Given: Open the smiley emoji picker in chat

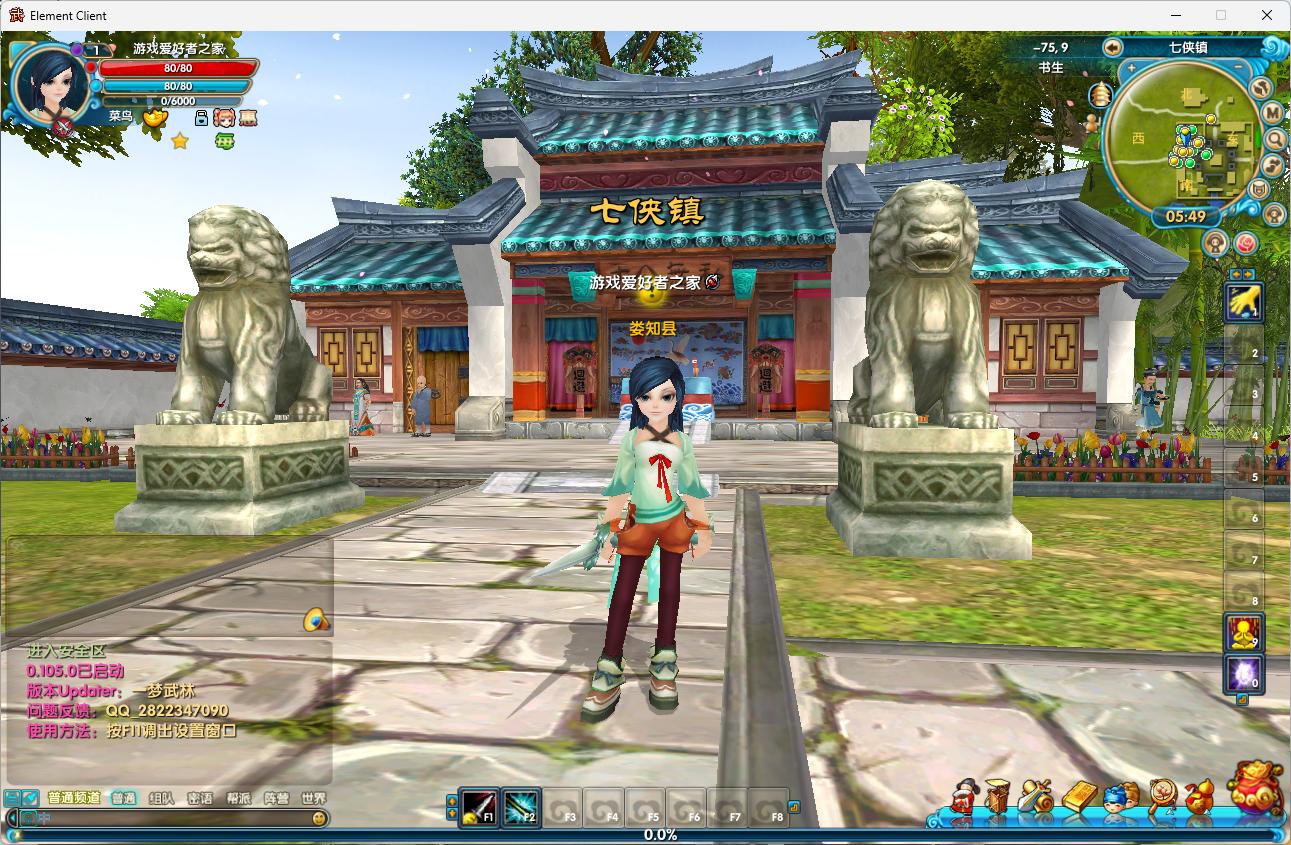Looking at the screenshot, I should pyautogui.click(x=319, y=818).
